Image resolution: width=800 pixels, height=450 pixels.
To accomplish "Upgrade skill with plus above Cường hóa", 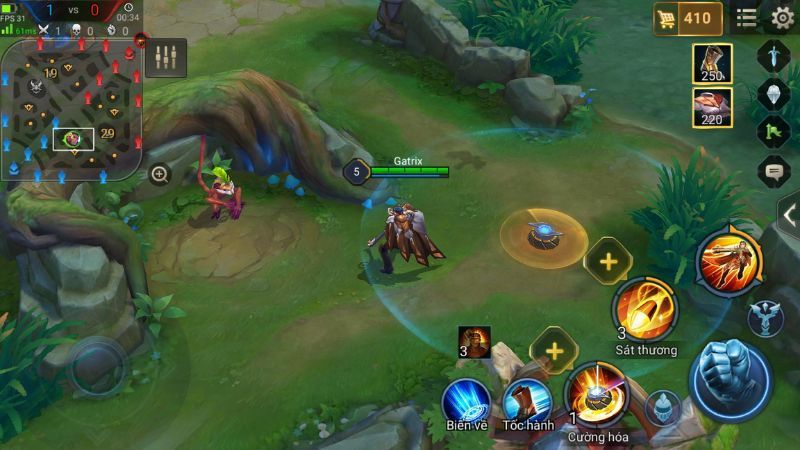I will coord(554,349).
